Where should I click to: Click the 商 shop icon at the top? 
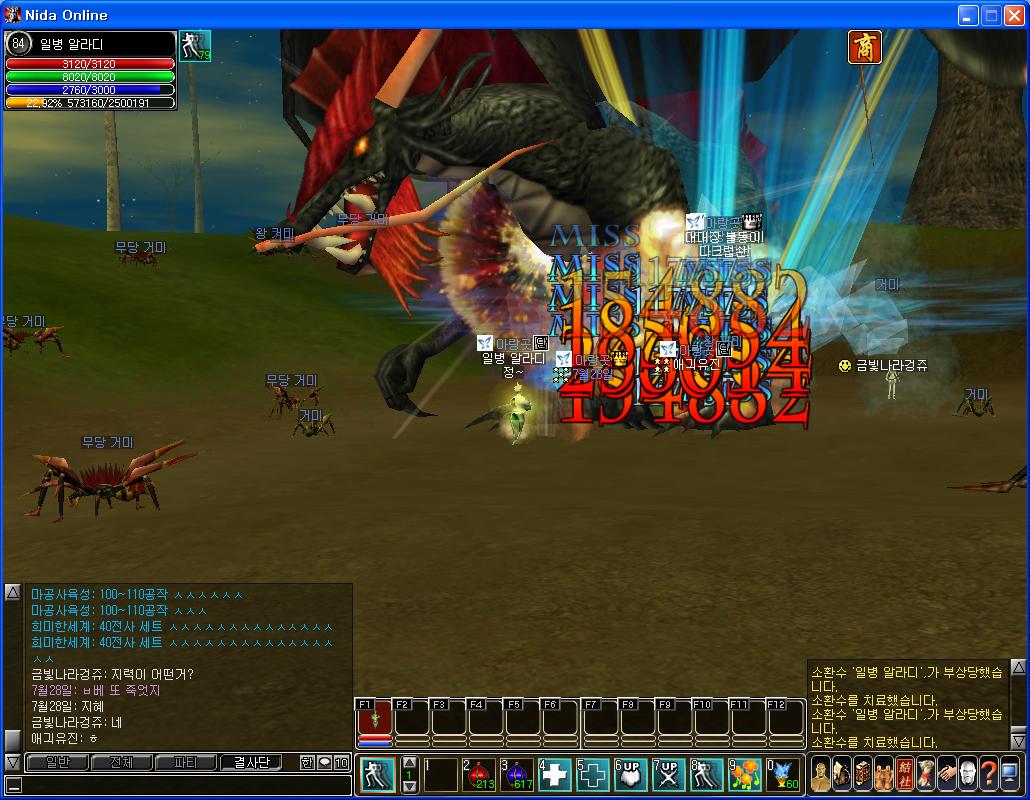[864, 47]
